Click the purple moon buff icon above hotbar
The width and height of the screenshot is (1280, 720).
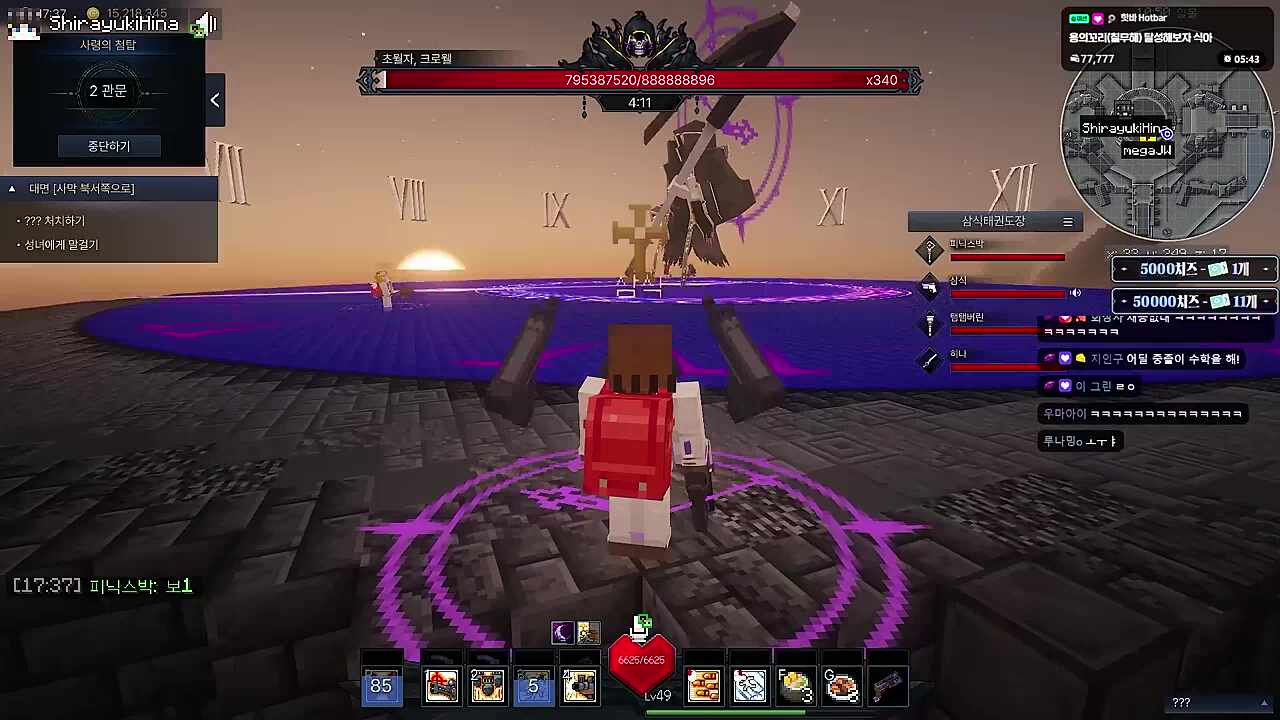tap(561, 631)
